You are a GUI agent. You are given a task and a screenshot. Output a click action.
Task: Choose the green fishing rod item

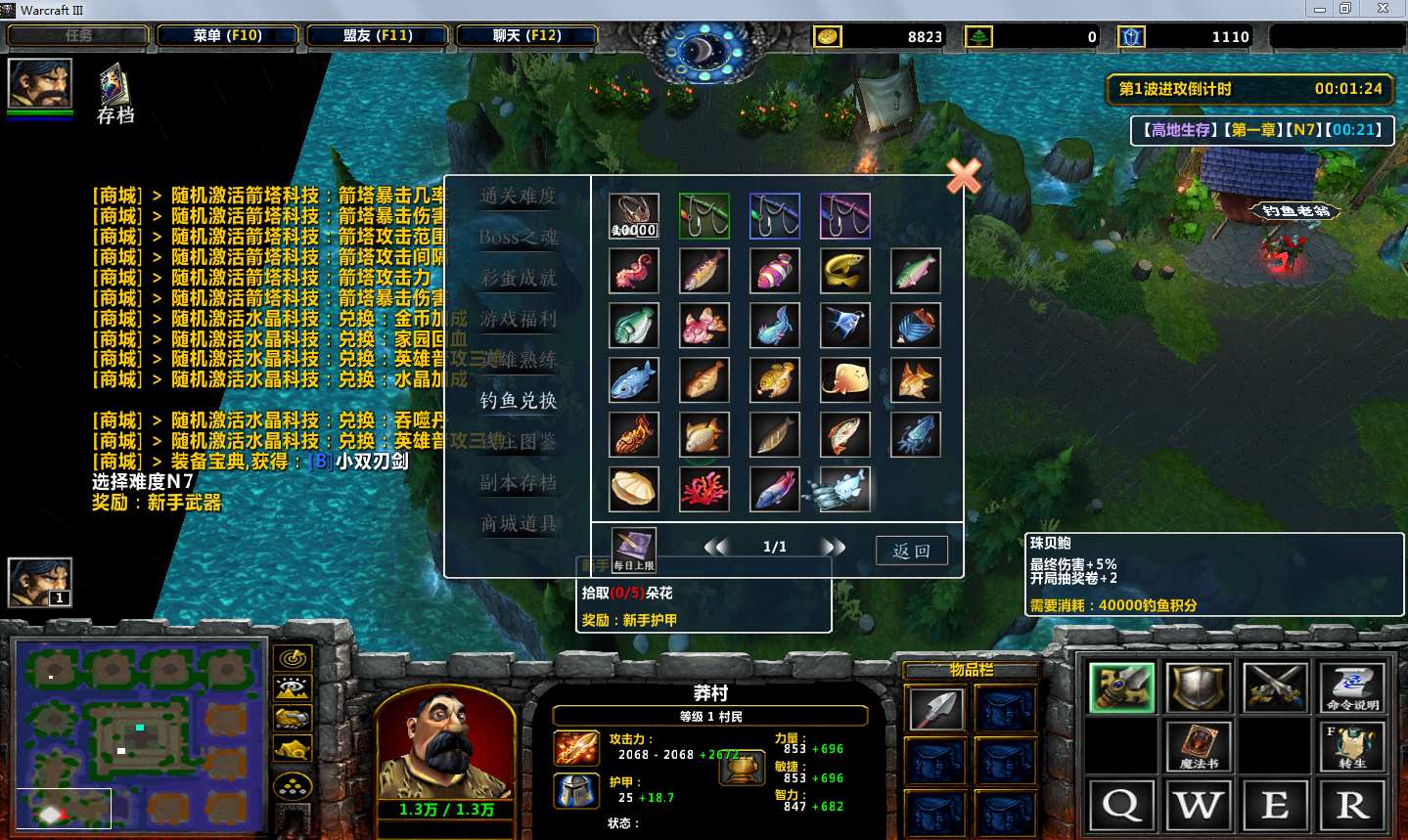[704, 216]
